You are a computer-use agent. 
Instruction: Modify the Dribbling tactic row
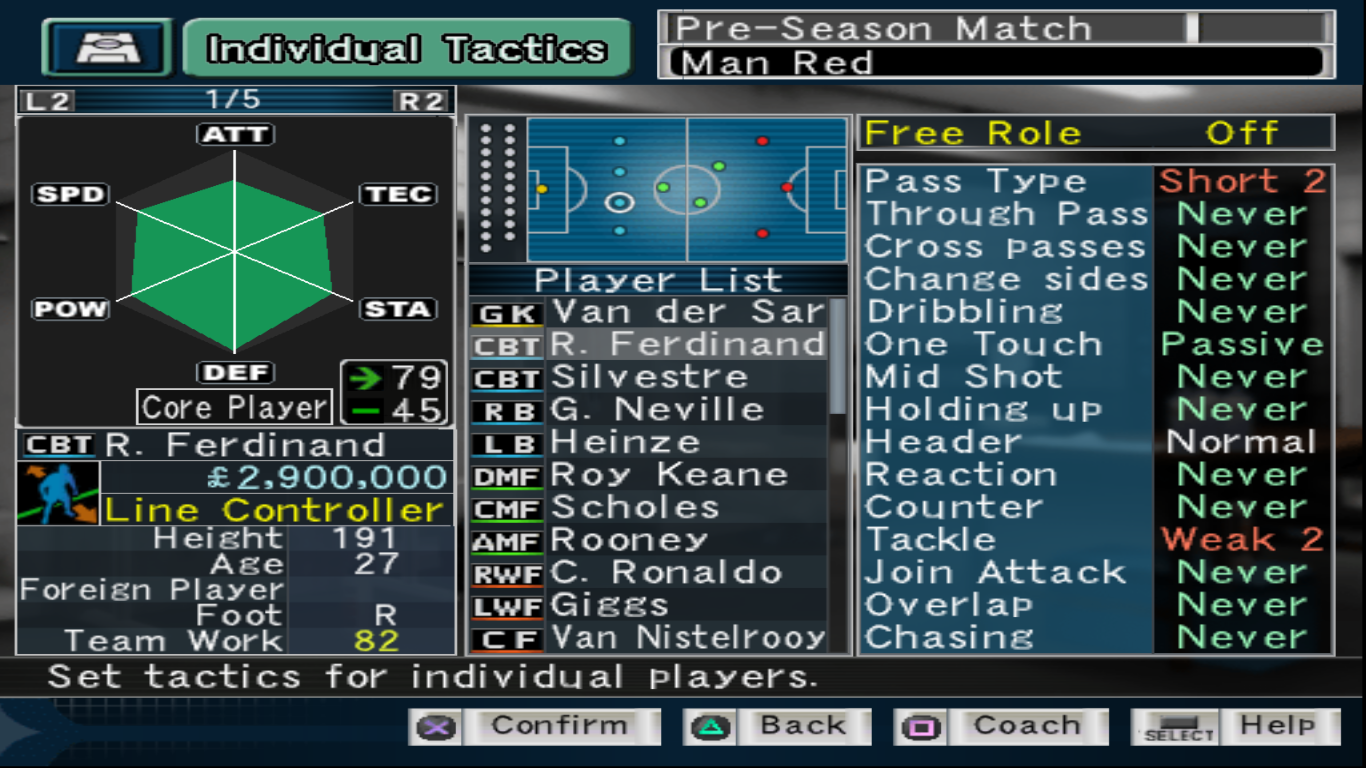[1095, 312]
